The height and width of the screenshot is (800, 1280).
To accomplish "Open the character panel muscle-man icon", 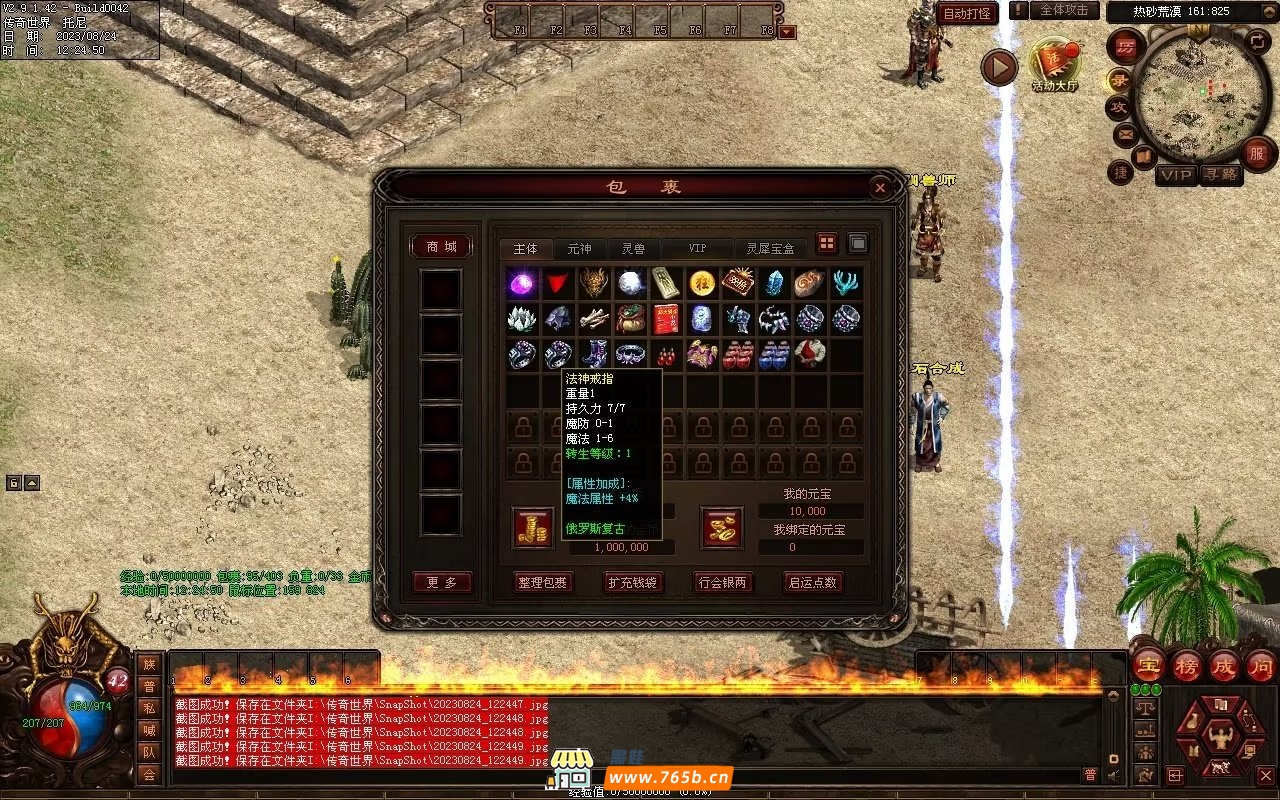I will click(x=1219, y=739).
